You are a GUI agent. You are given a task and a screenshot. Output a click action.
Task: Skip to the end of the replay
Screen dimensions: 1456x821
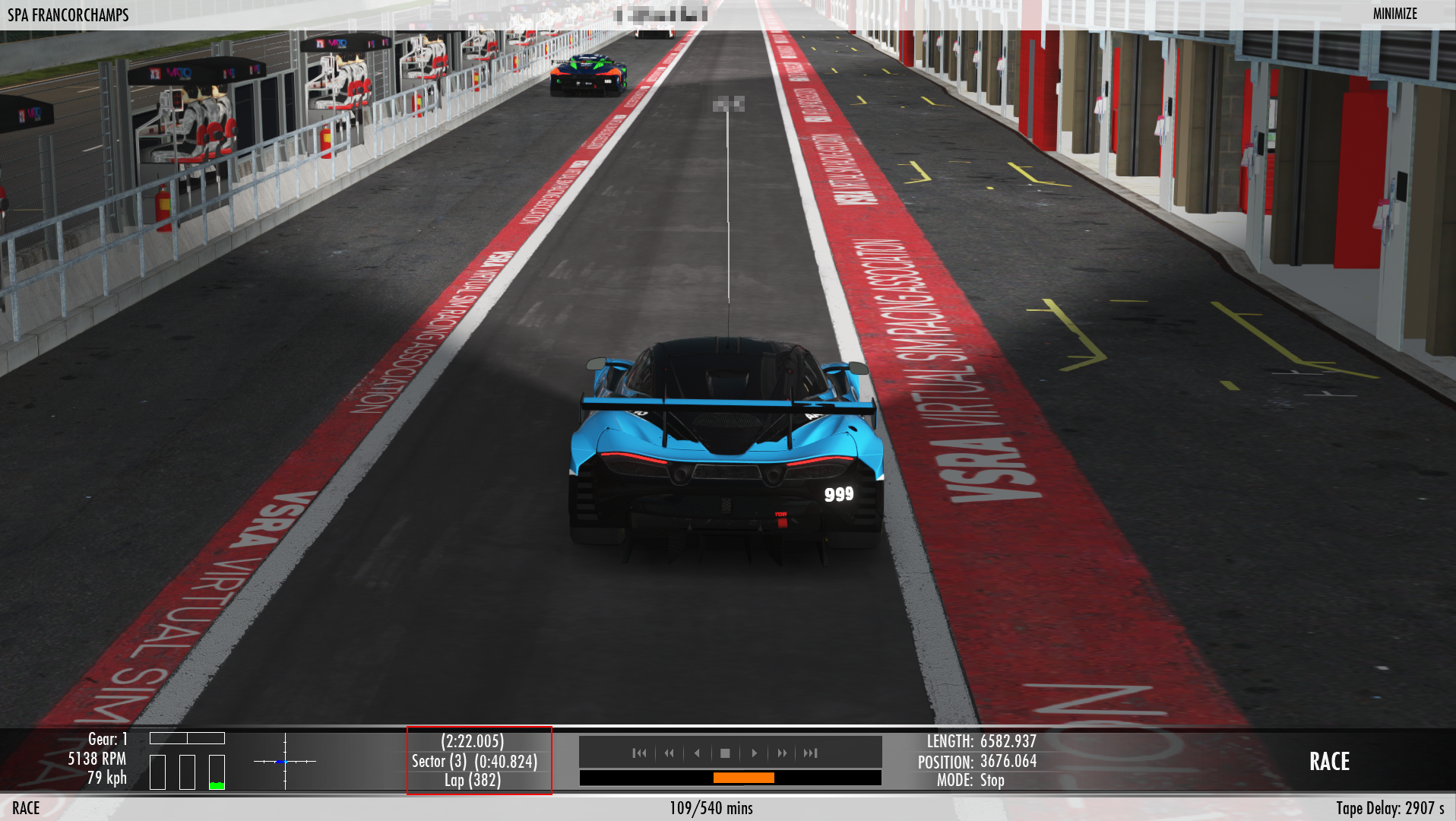811,753
